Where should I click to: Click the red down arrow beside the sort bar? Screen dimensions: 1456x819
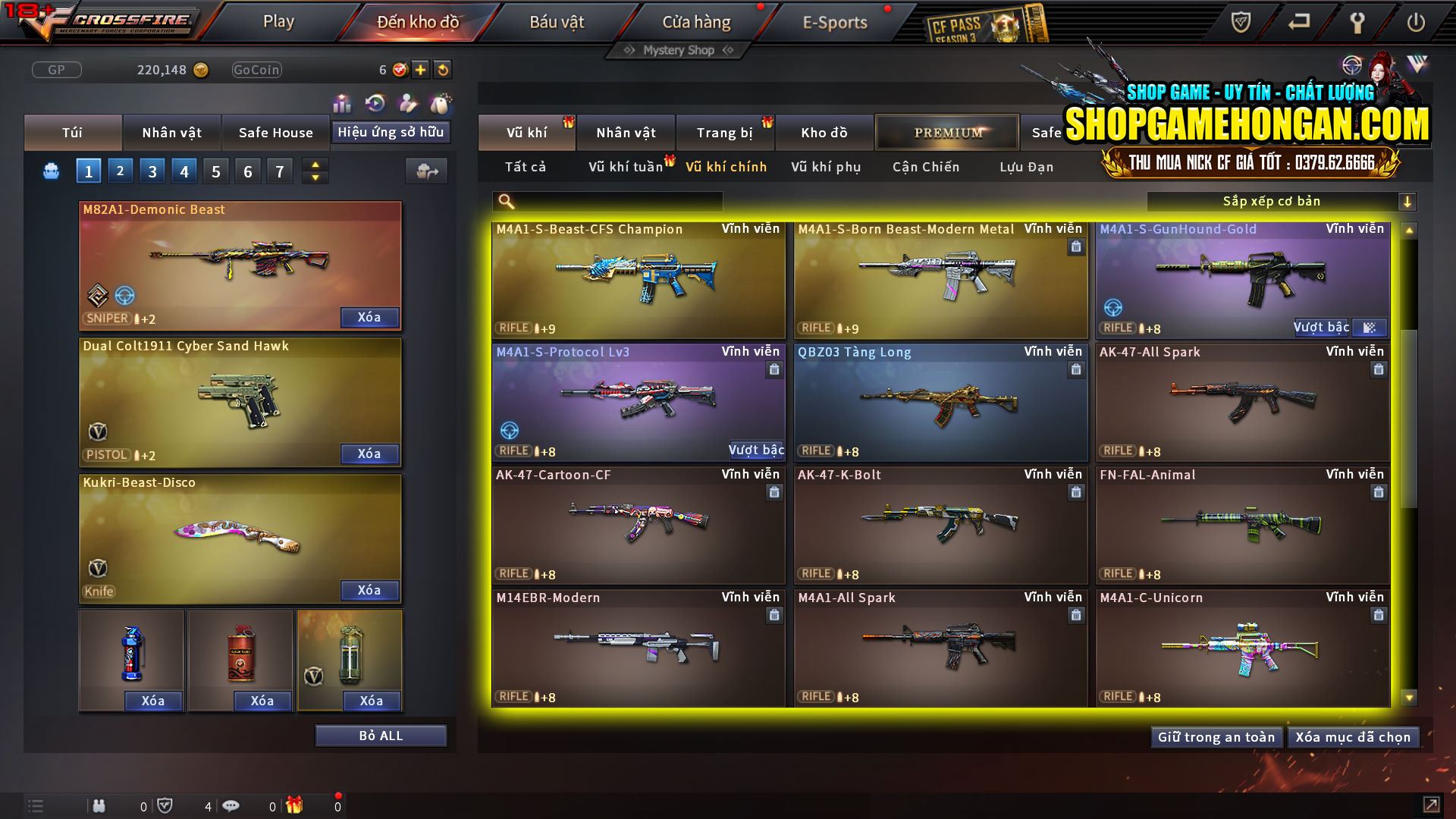pyautogui.click(x=1408, y=201)
